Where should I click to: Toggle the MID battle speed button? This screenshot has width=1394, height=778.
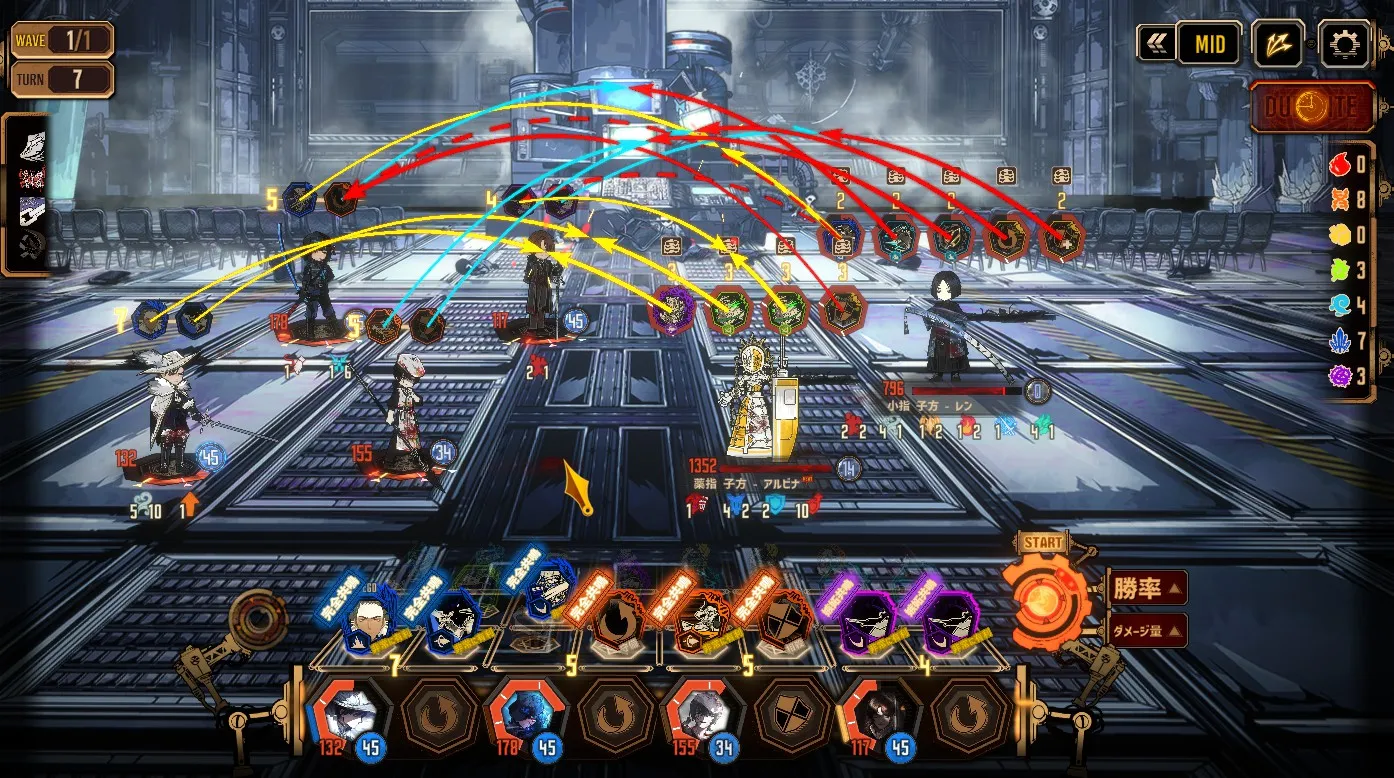1208,44
